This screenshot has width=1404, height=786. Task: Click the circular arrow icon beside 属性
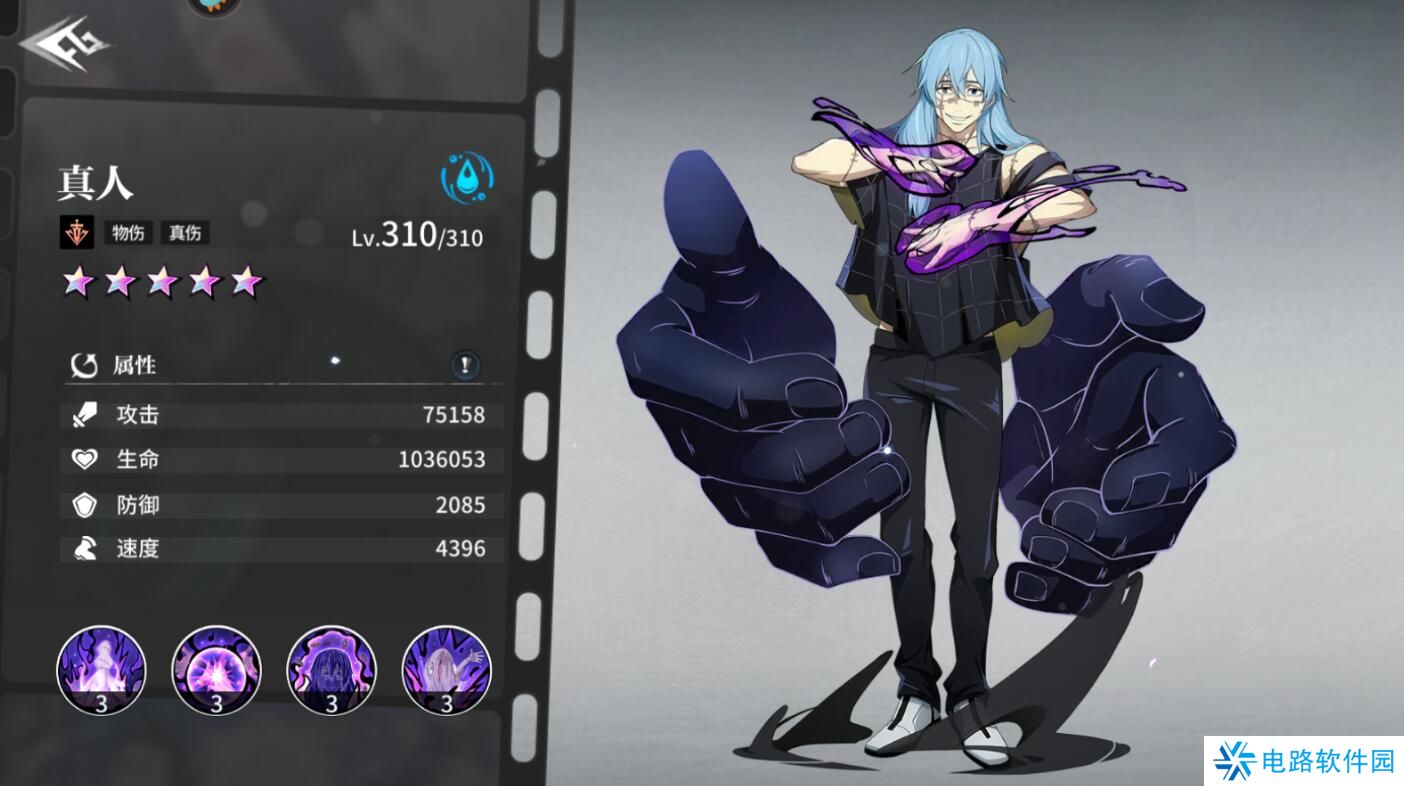pos(84,365)
